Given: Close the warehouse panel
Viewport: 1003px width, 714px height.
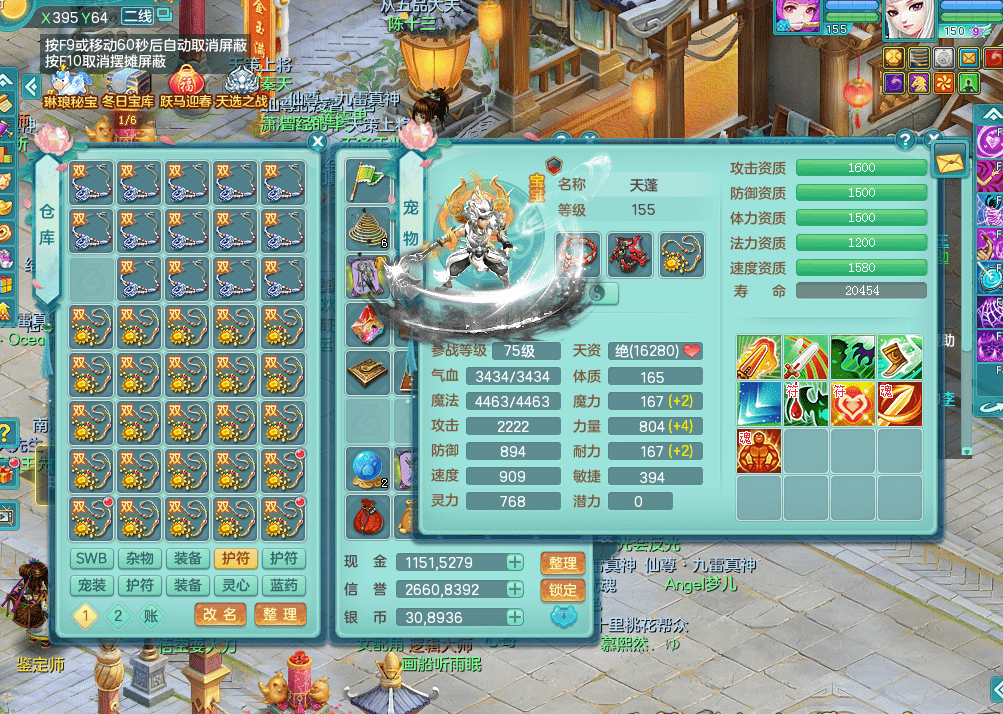Looking at the screenshot, I should [x=318, y=142].
